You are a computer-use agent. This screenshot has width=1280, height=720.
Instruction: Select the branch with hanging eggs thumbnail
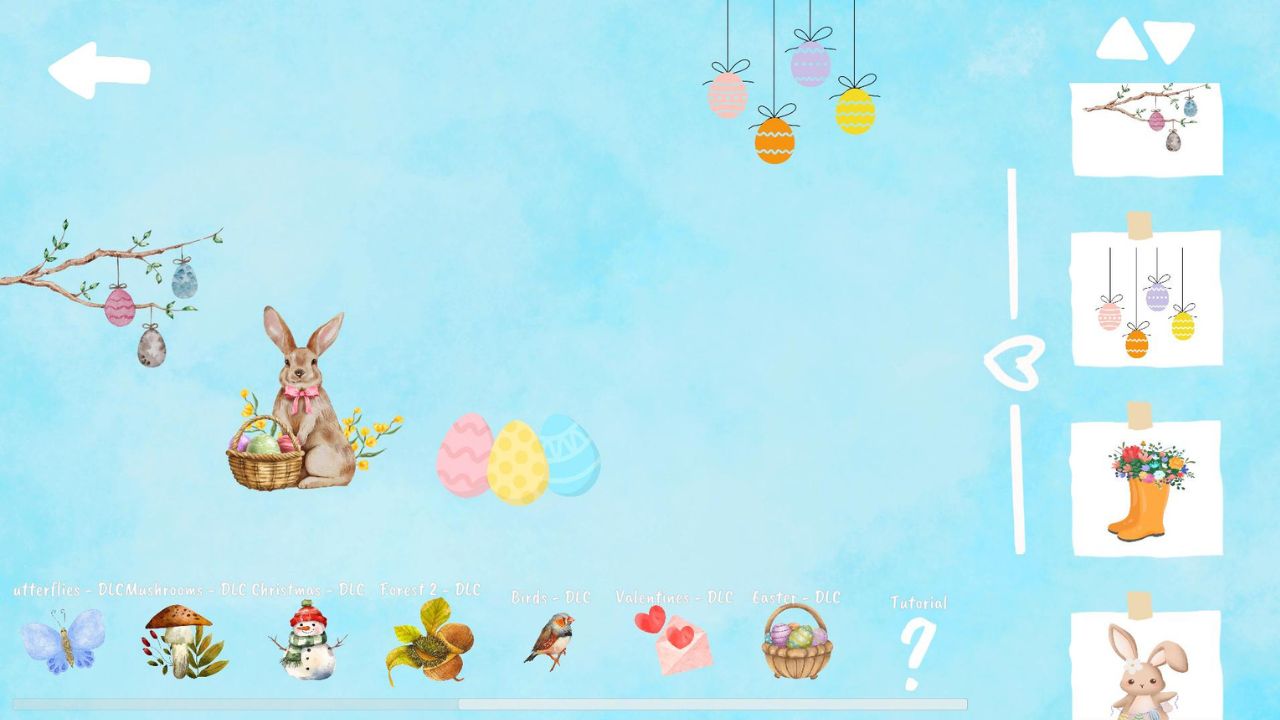coord(1145,127)
